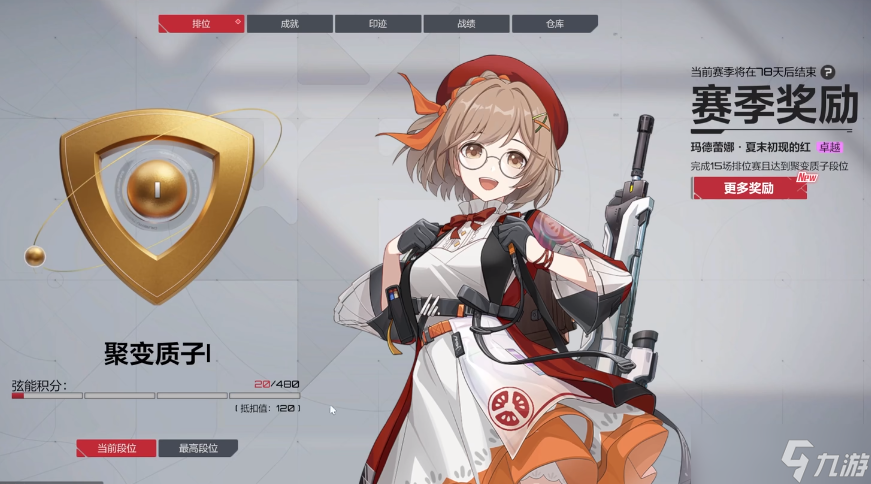Select the 印迹 tab

378,24
